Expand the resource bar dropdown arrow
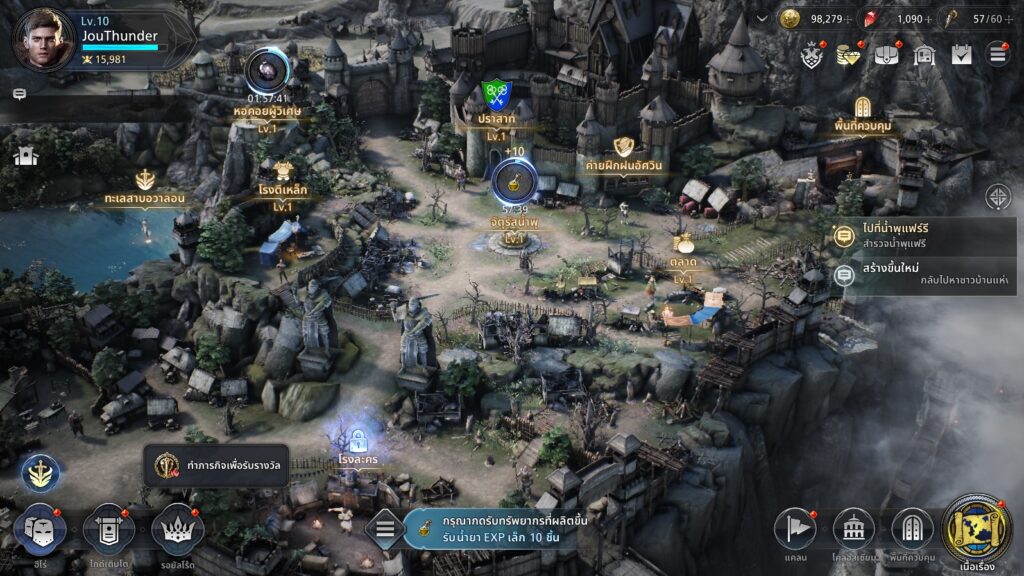Viewport: 1024px width, 576px height. [x=763, y=18]
